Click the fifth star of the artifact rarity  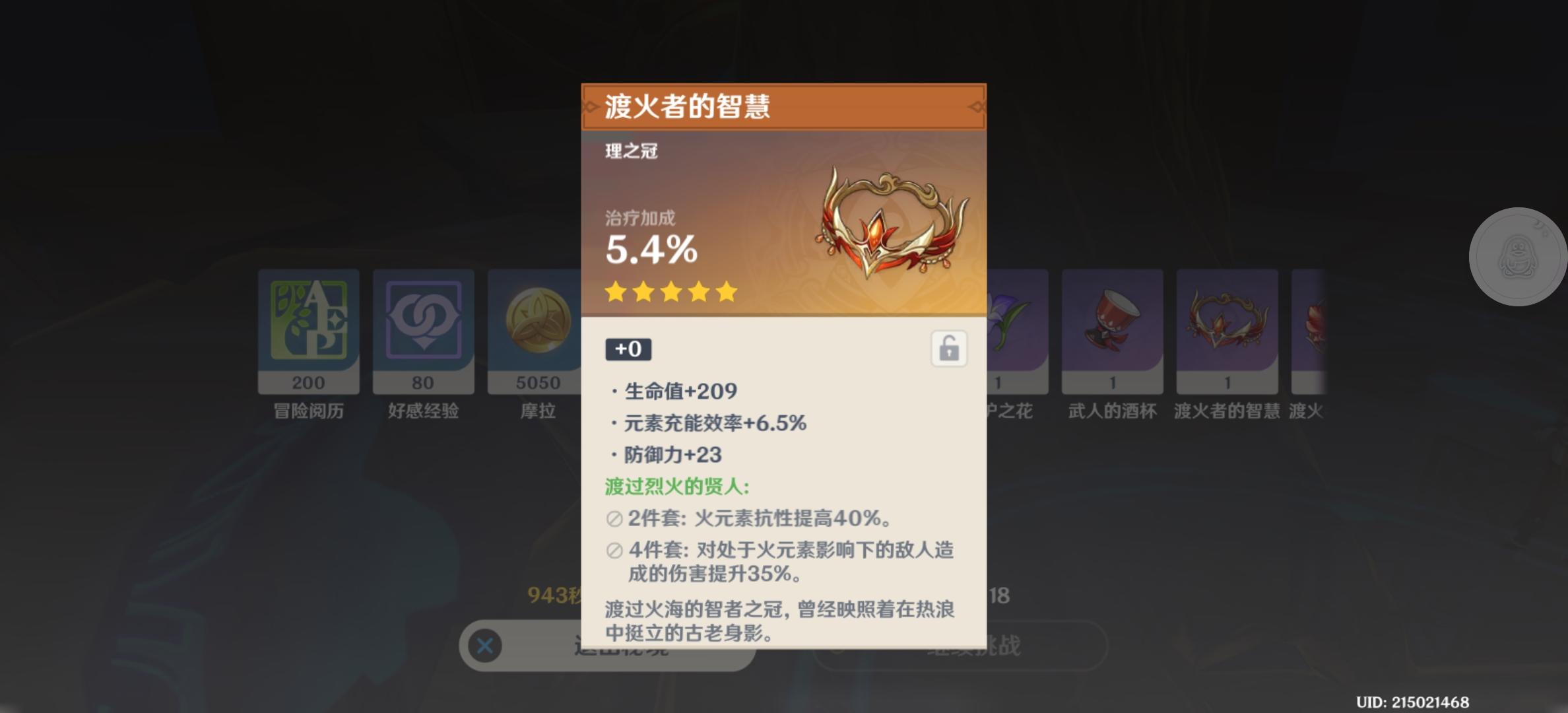point(726,292)
